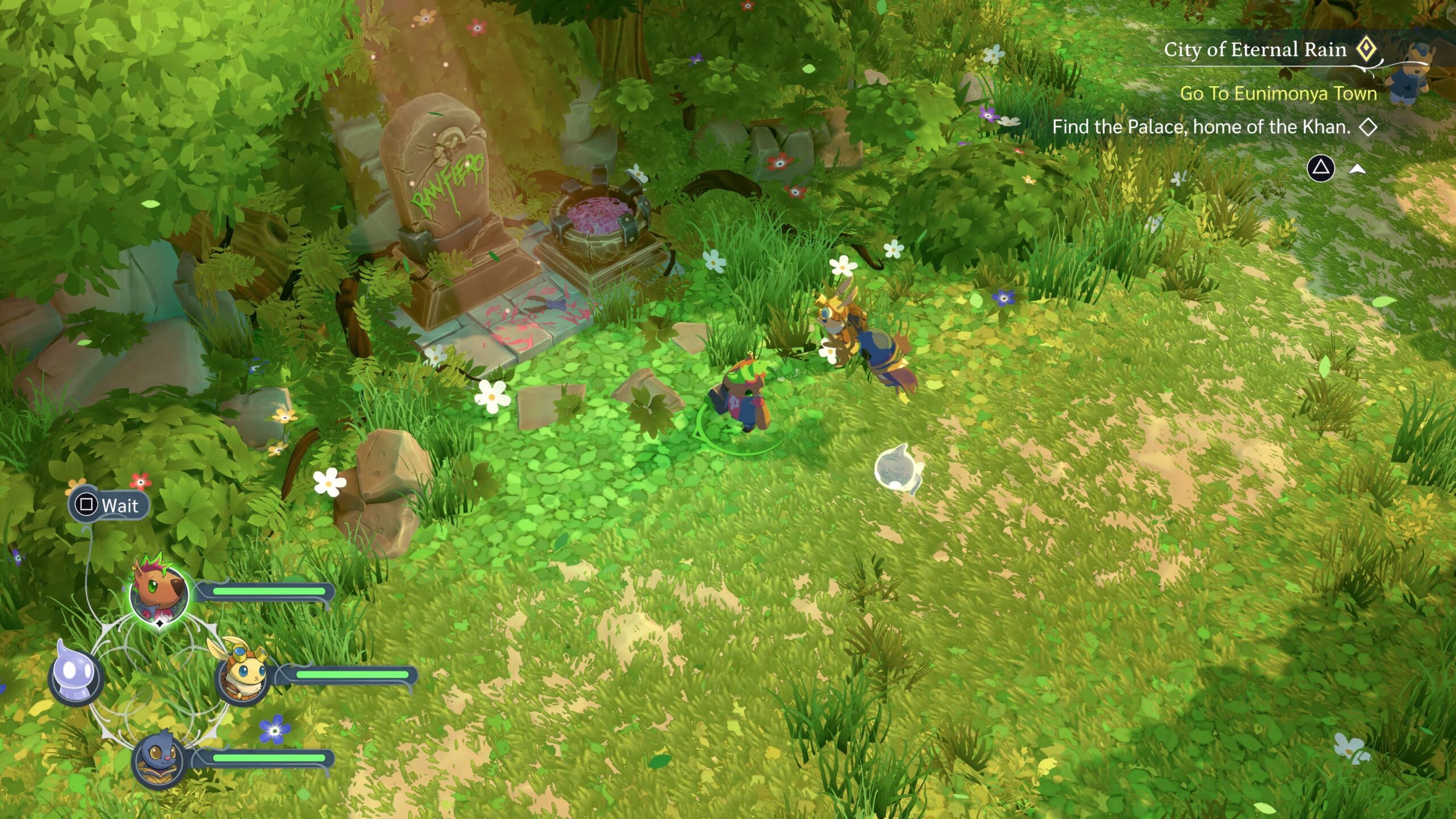Issue the Wait command to the party
Screen dimensions: 1456x819
click(x=109, y=505)
